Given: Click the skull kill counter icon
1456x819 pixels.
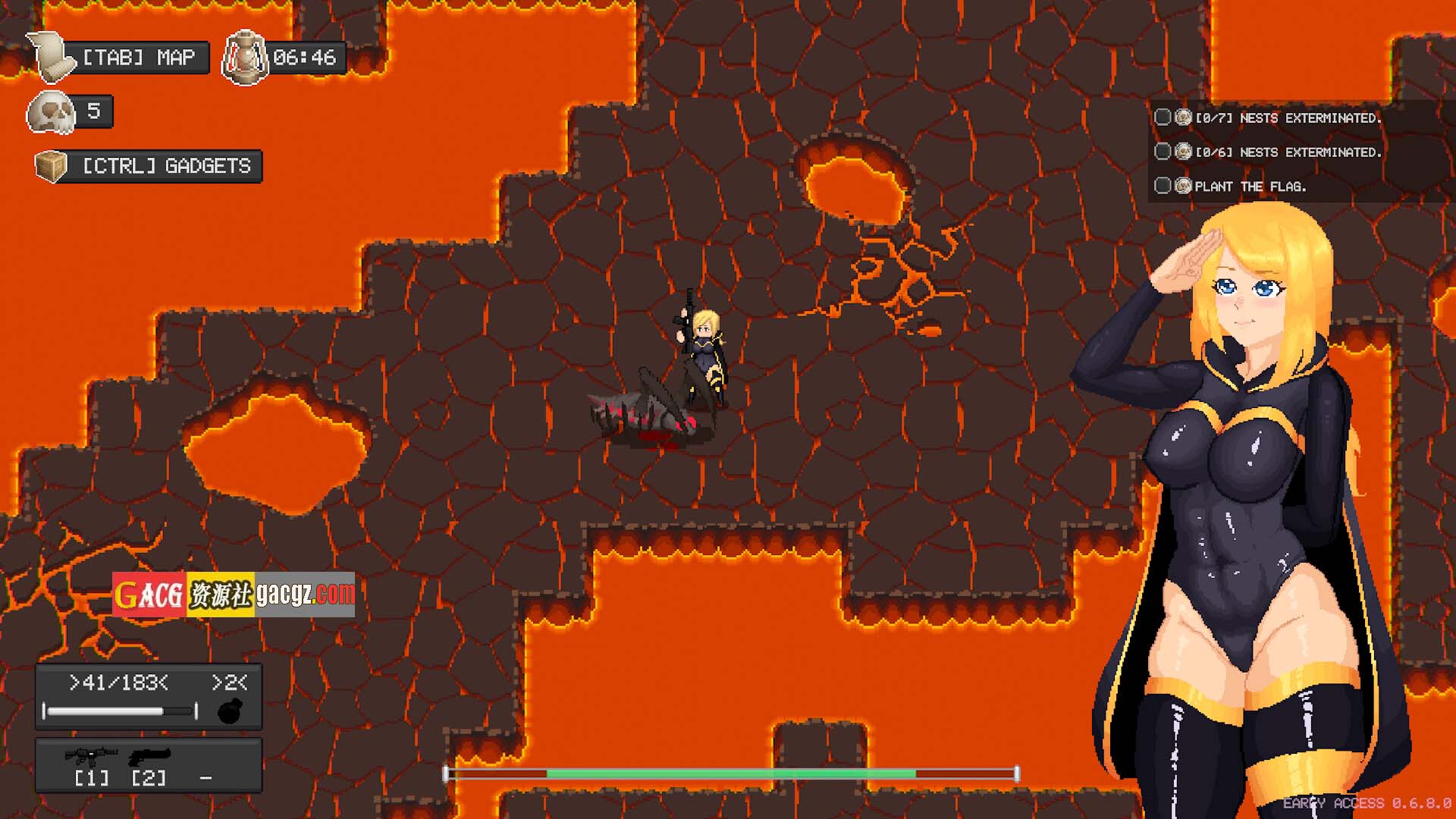Looking at the screenshot, I should pyautogui.click(x=51, y=113).
